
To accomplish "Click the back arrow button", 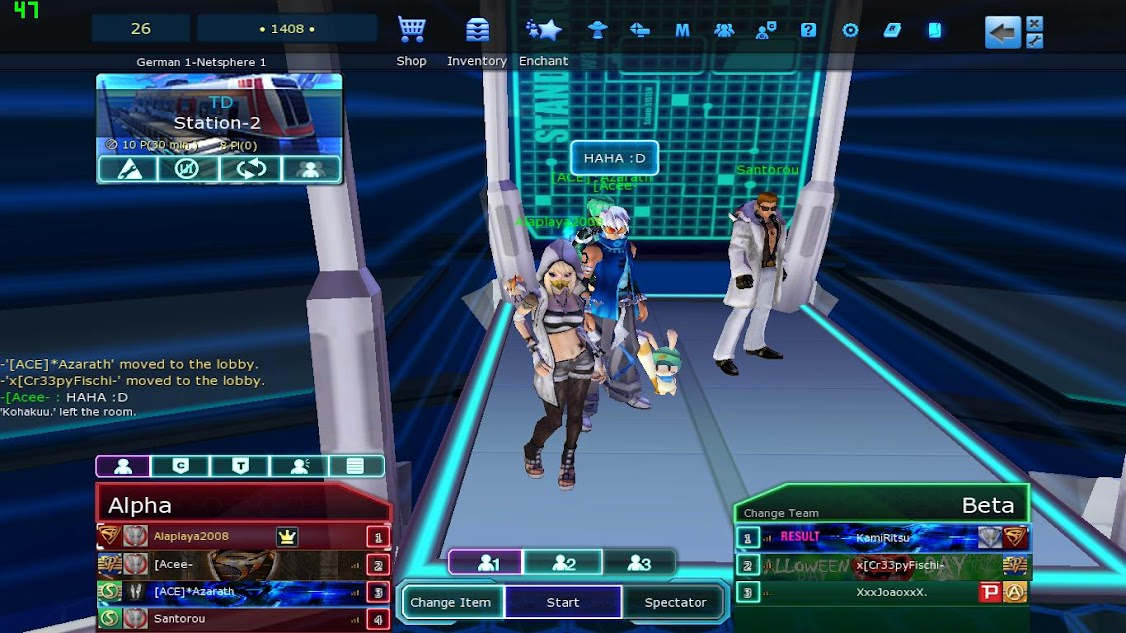I will (1002, 31).
